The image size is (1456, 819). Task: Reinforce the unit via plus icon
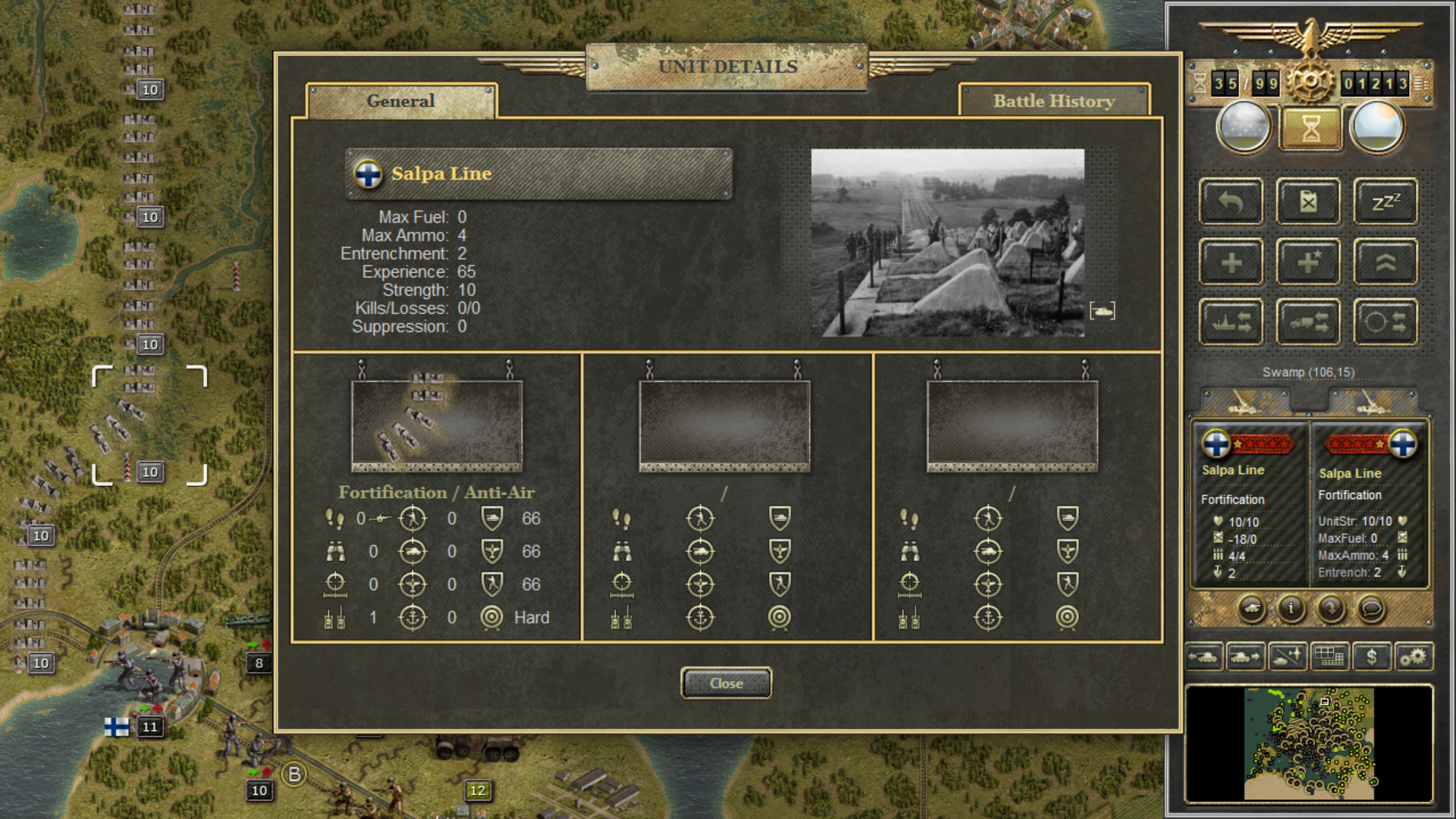[1231, 261]
